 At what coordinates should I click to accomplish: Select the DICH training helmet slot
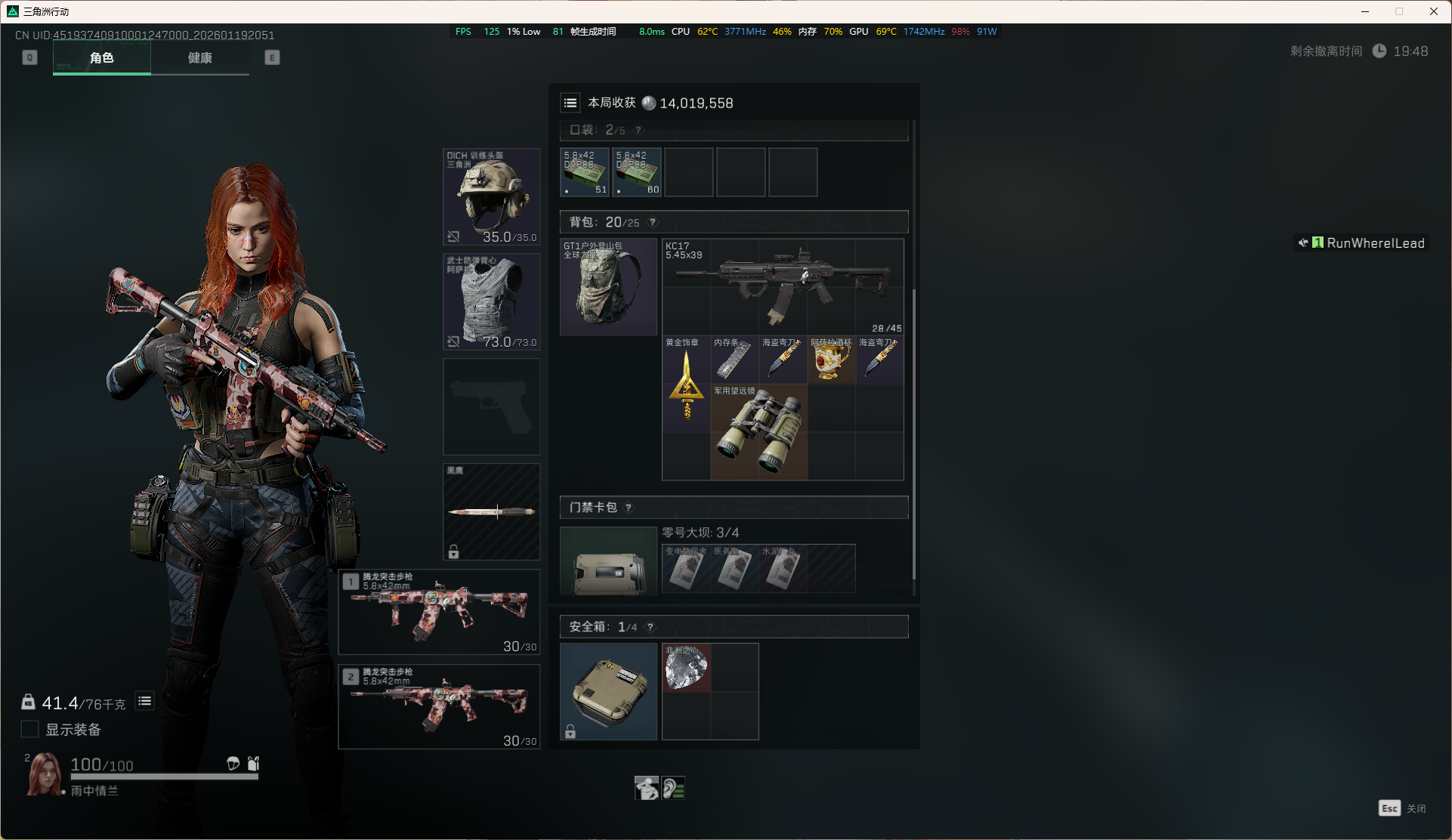coord(491,196)
